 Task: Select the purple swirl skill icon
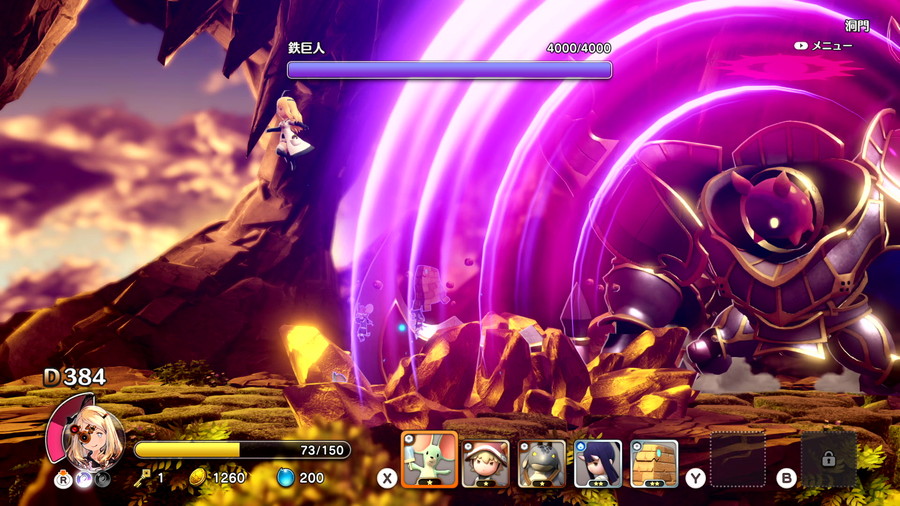83,479
